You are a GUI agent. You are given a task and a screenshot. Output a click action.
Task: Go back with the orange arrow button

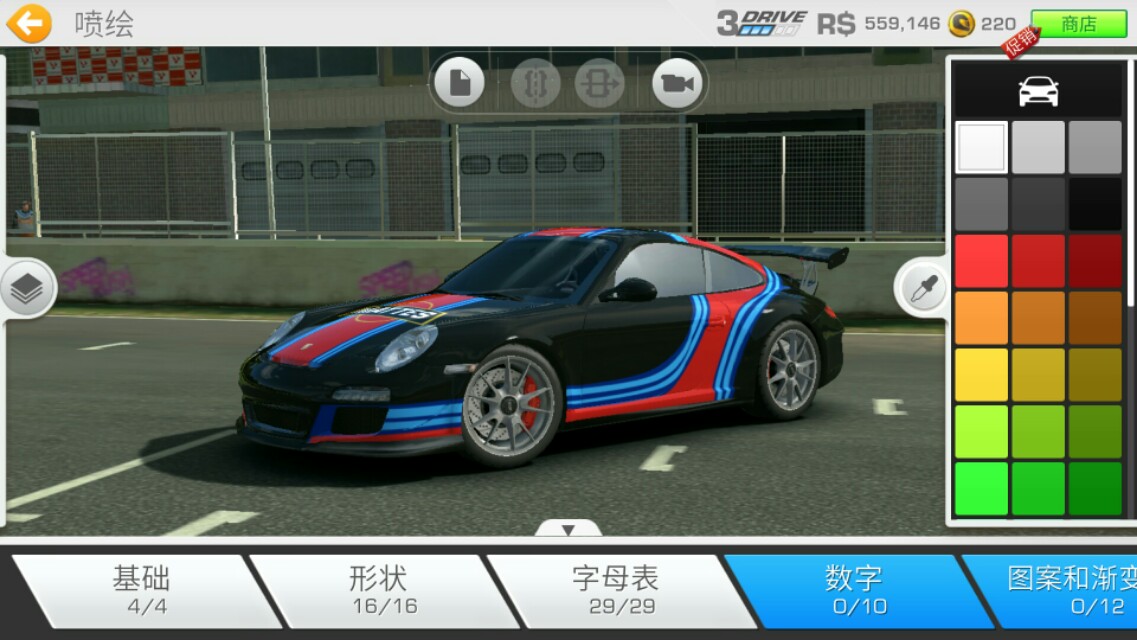click(29, 23)
